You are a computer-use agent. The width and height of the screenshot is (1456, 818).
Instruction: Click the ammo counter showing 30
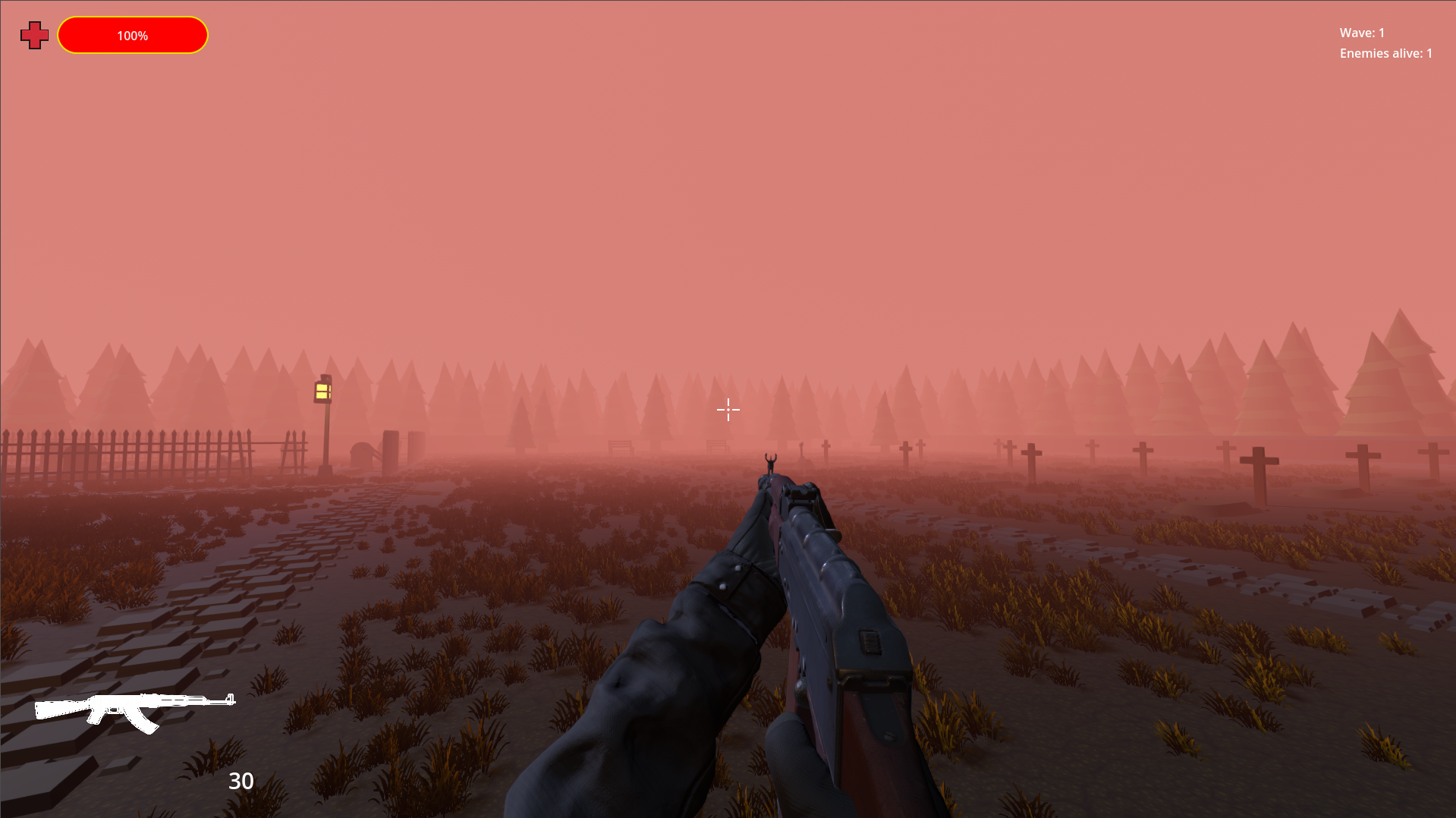(x=241, y=781)
